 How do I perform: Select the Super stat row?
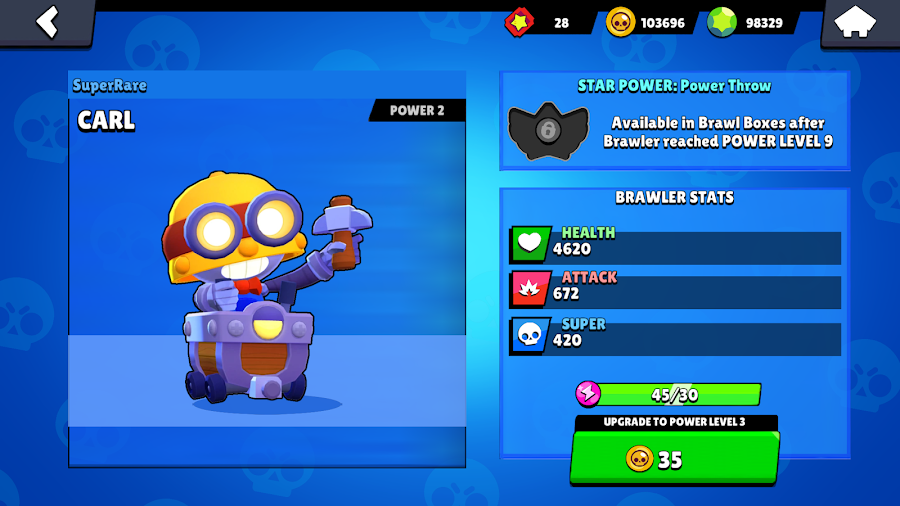tap(675, 334)
